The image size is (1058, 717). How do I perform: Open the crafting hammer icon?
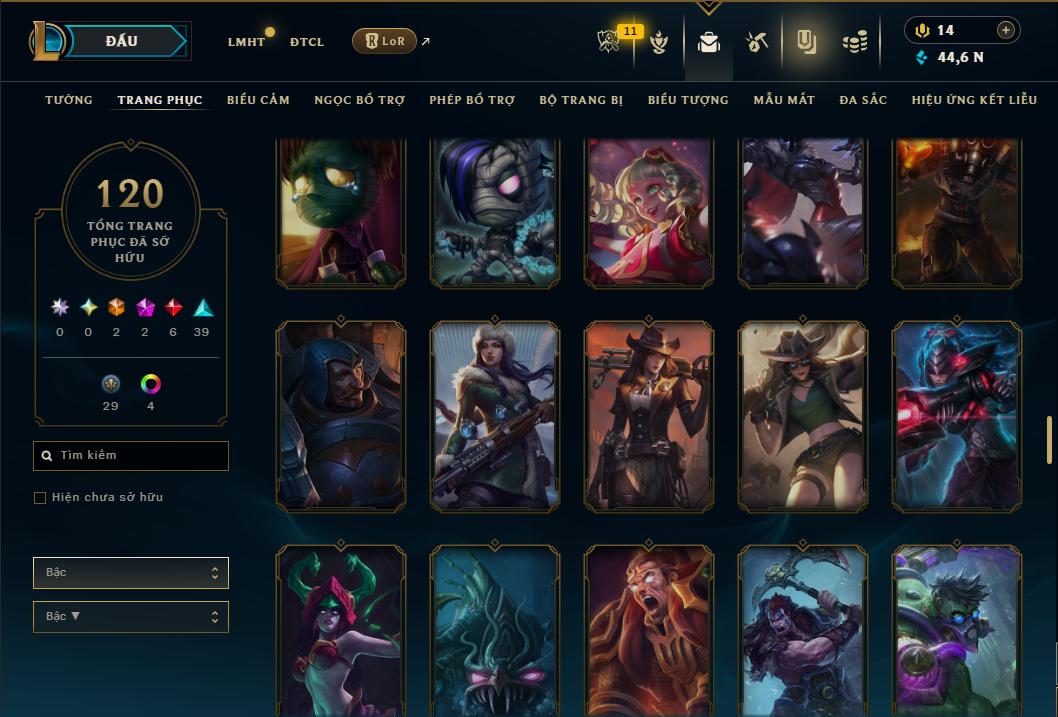click(756, 42)
